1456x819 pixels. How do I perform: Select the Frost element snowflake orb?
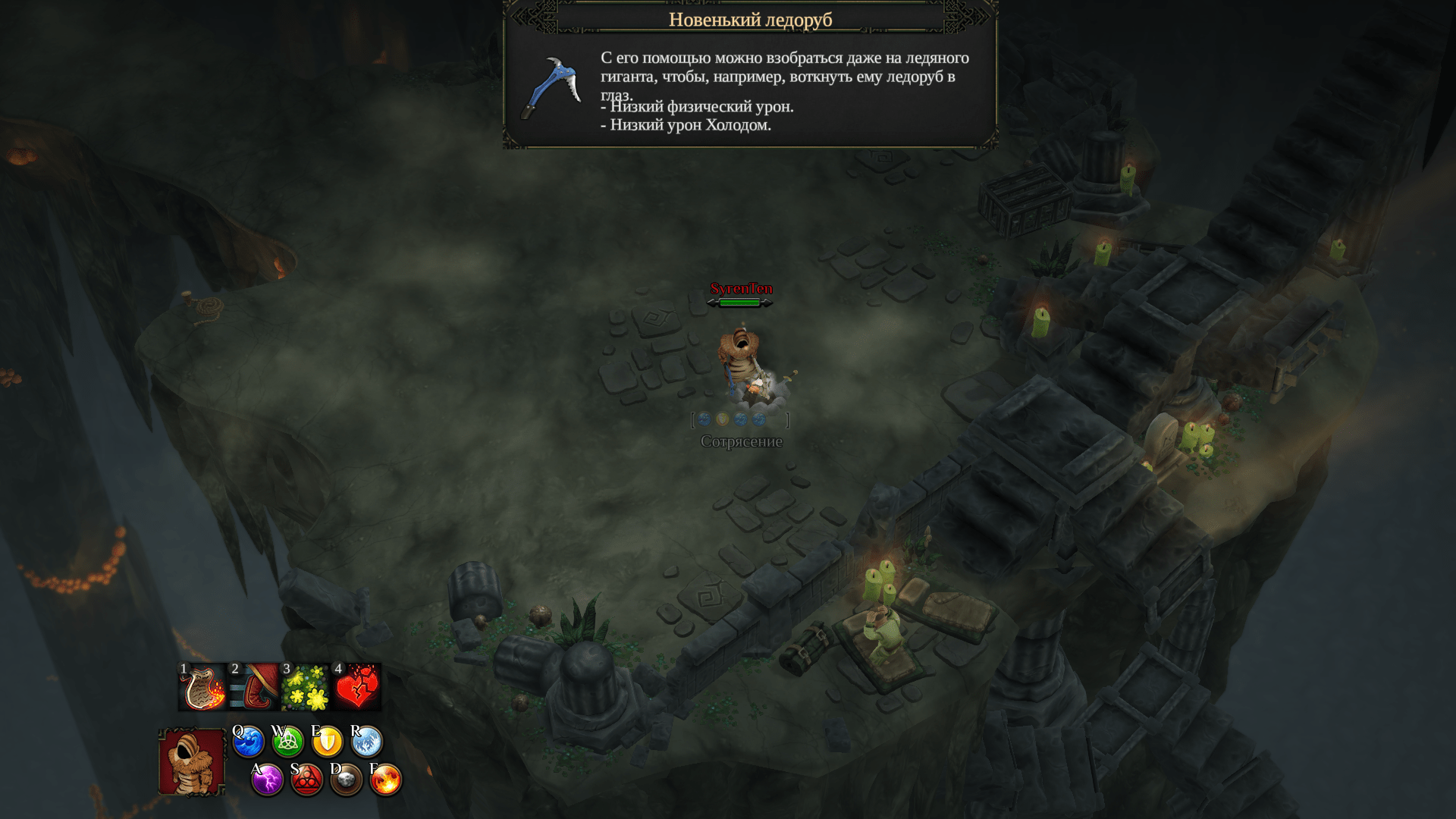(367, 742)
